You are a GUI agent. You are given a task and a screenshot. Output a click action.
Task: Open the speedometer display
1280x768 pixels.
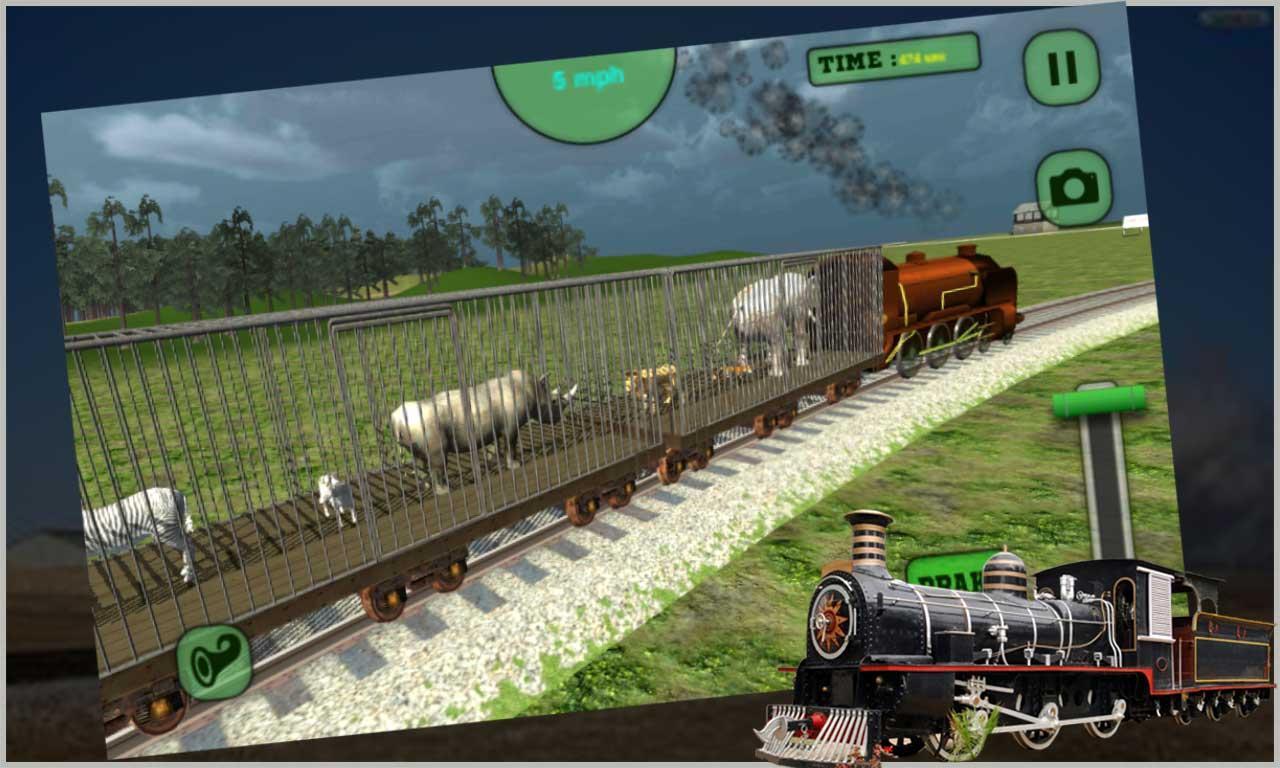(586, 80)
